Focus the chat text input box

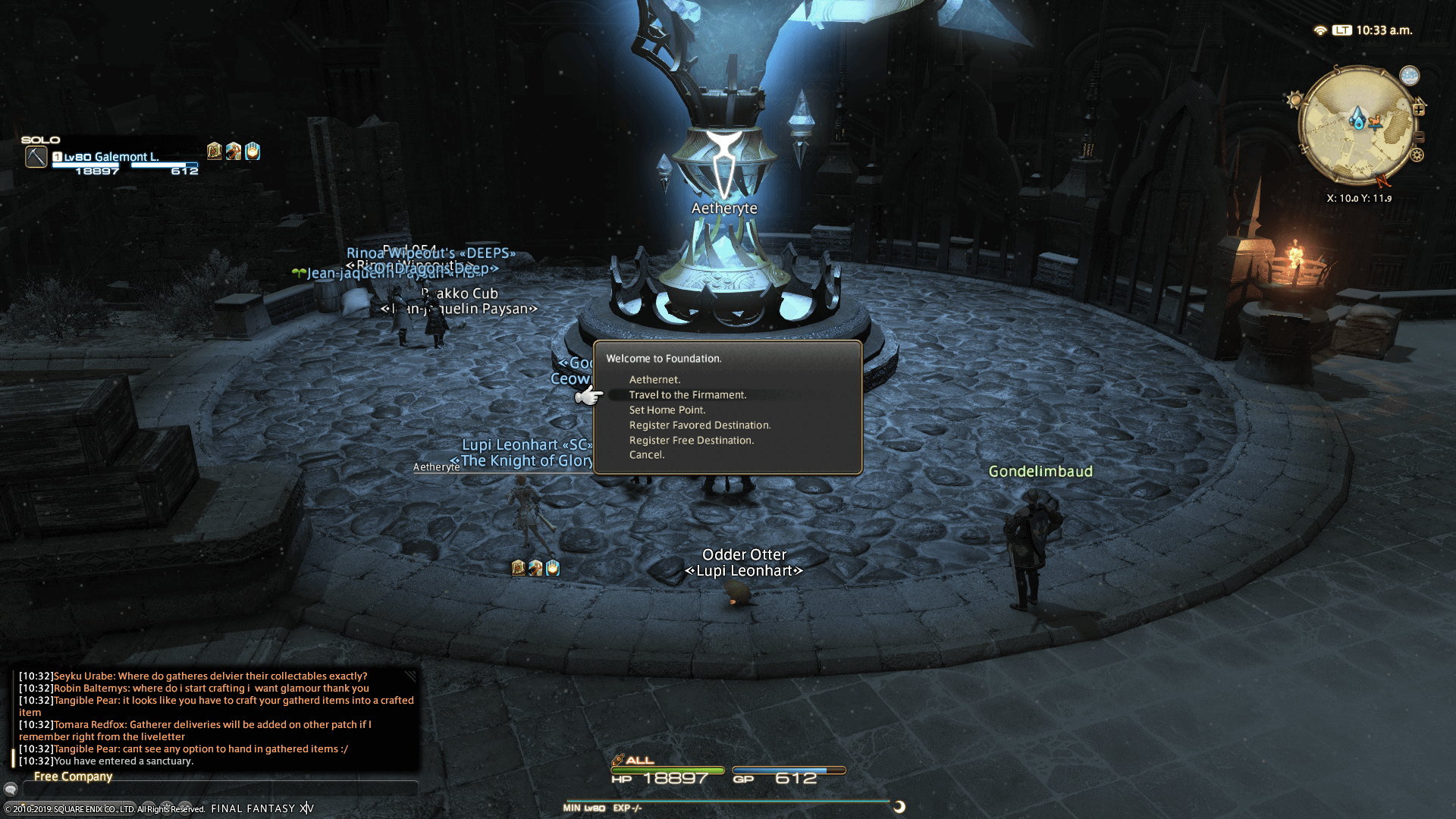pyautogui.click(x=220, y=789)
